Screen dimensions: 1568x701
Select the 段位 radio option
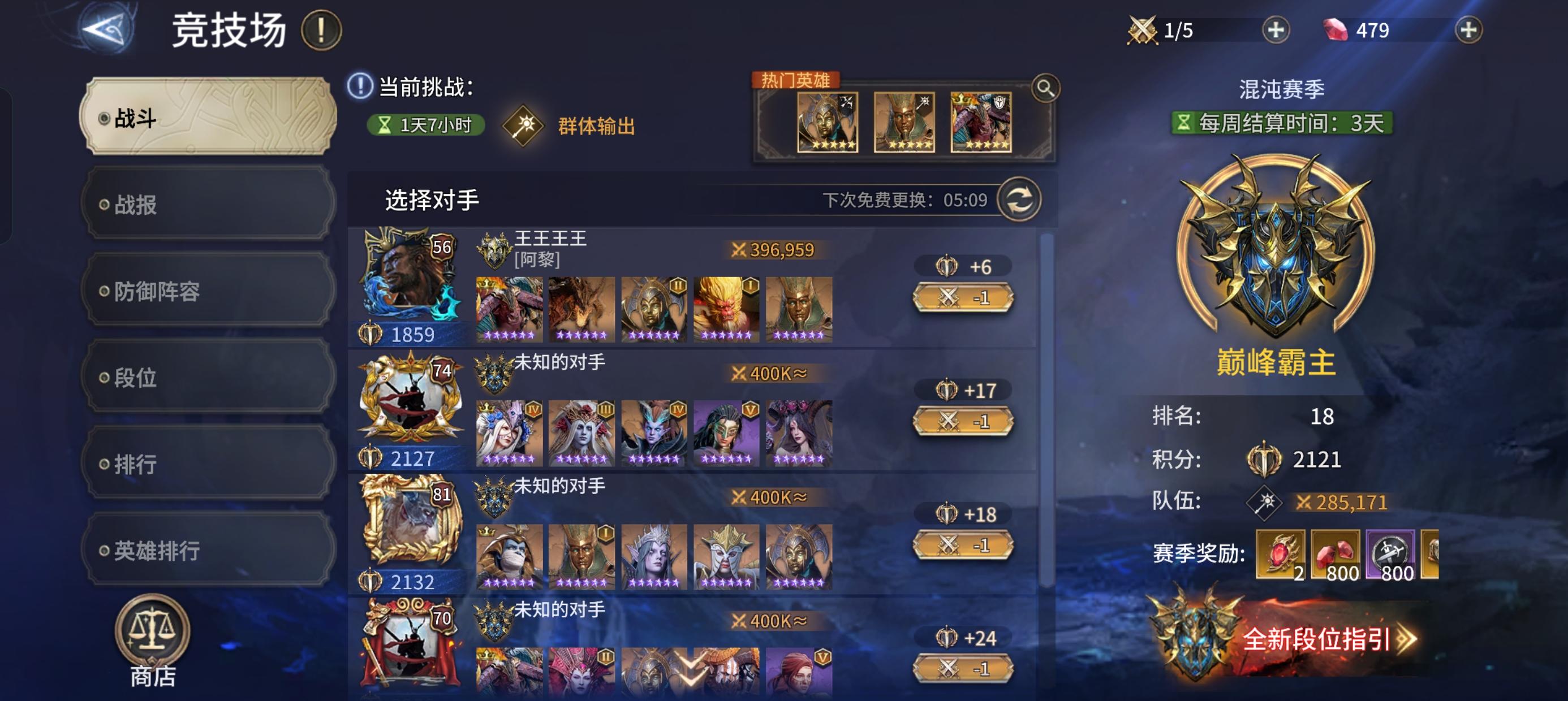[x=207, y=380]
